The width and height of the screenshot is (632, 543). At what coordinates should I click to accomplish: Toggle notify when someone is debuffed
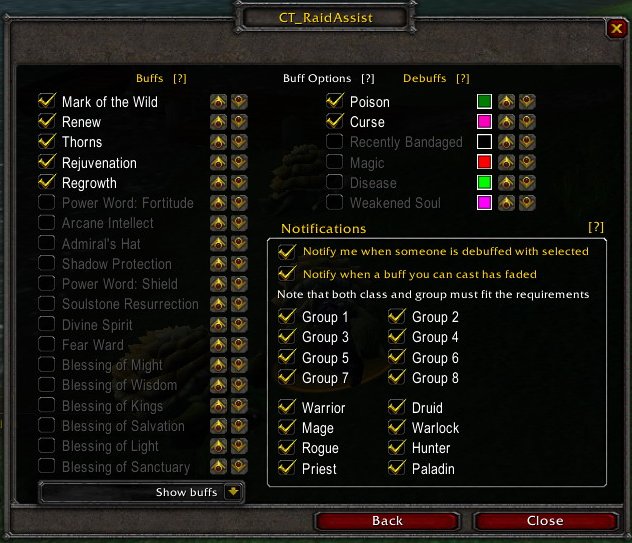tap(288, 252)
